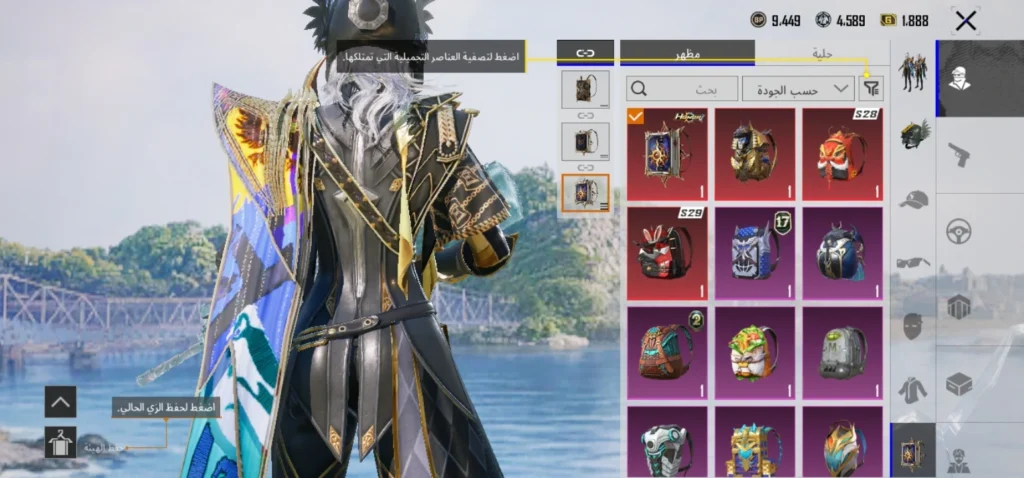Screen dimensions: 1024x478
Task: Open the حسب الجودة sort dropdown
Action: [x=797, y=89]
